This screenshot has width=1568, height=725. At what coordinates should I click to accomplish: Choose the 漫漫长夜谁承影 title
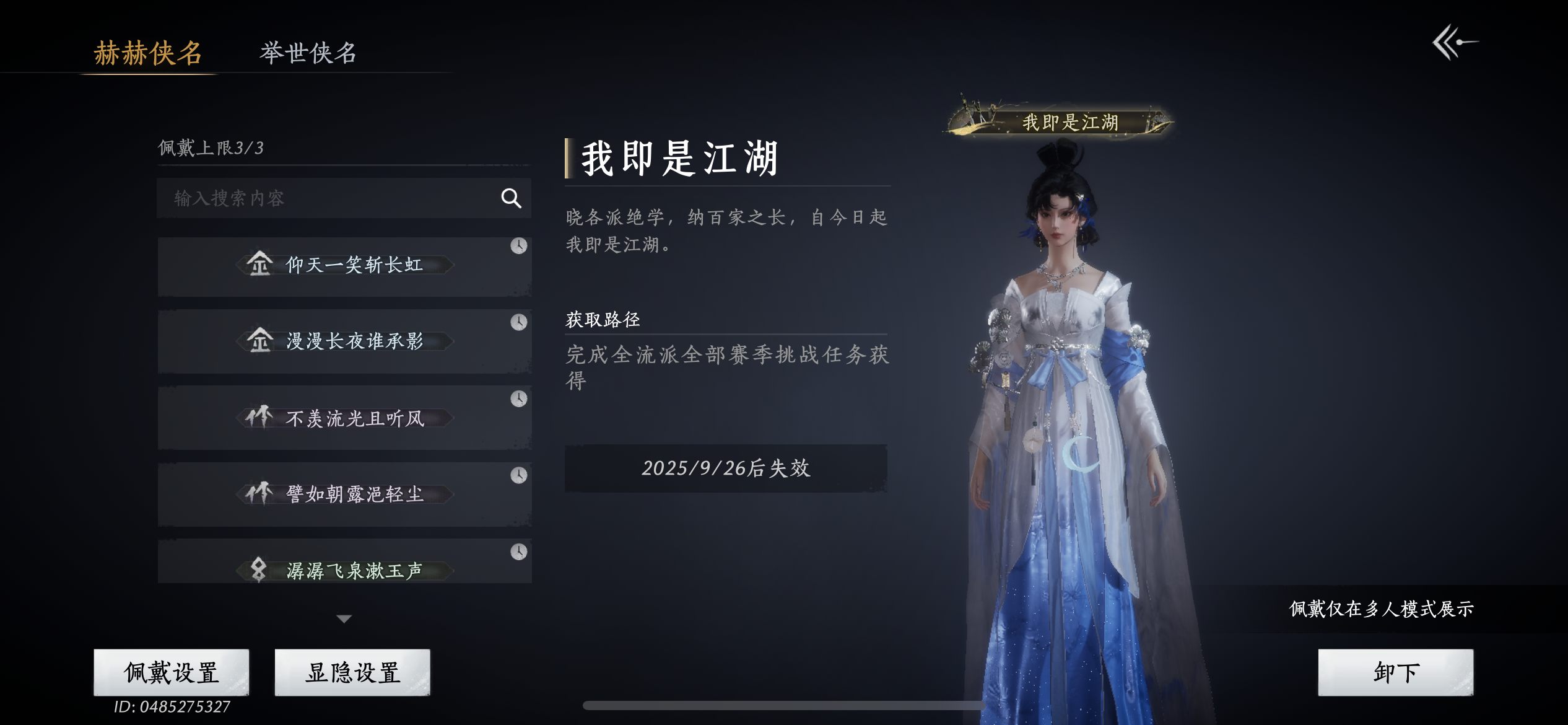point(344,341)
